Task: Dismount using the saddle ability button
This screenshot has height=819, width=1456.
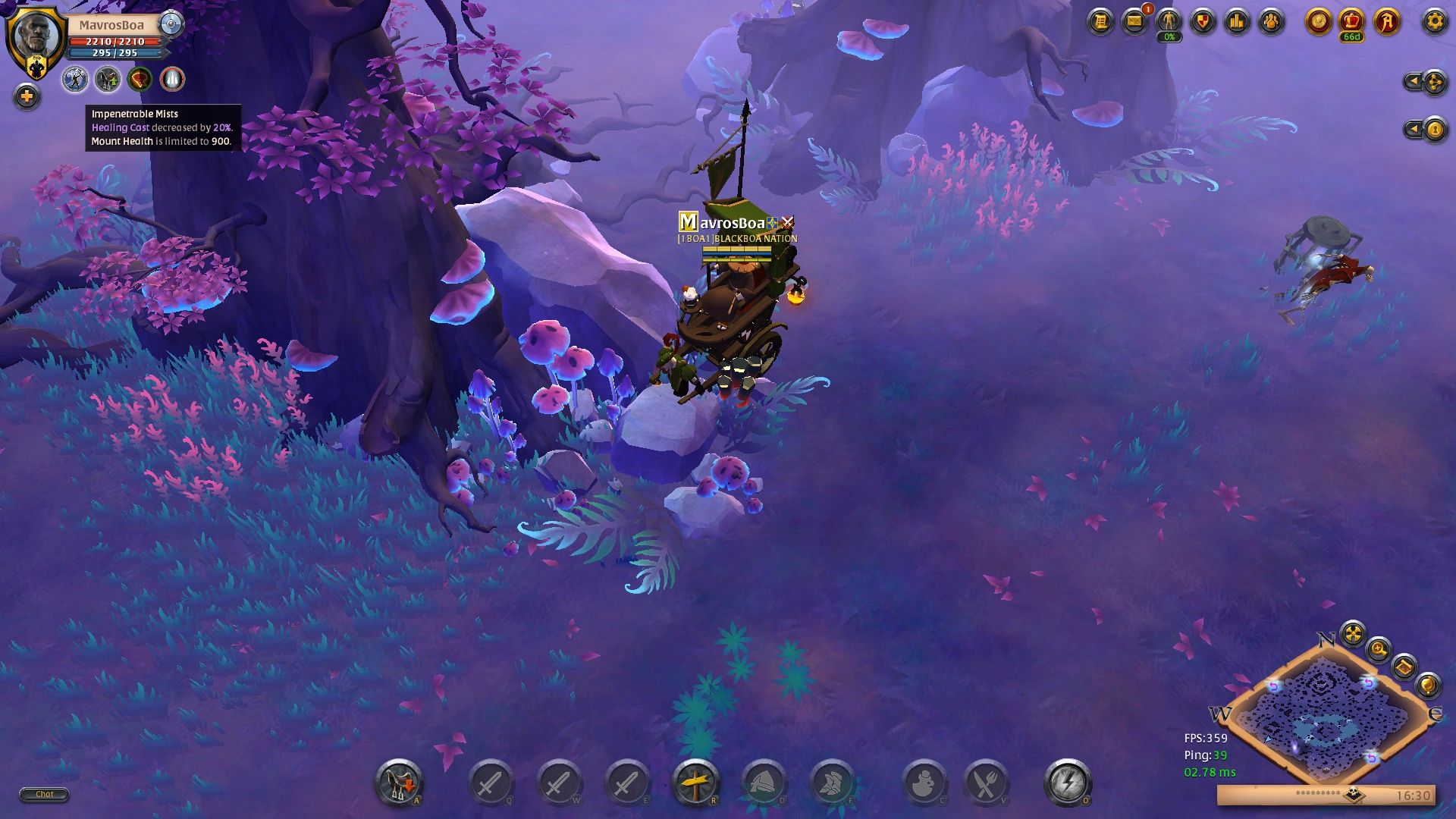Action: tap(398, 783)
